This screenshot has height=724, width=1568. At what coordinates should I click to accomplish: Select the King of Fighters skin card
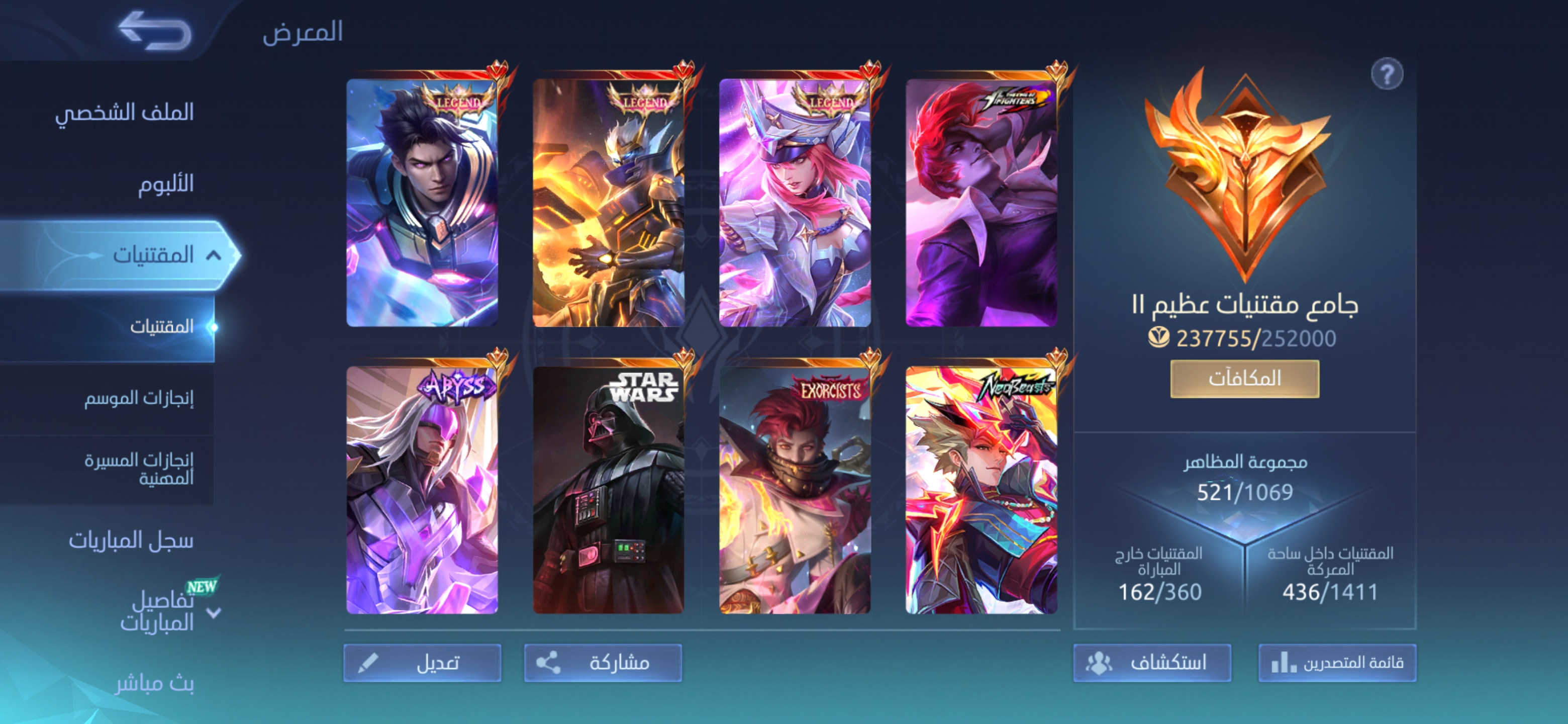tap(981, 203)
